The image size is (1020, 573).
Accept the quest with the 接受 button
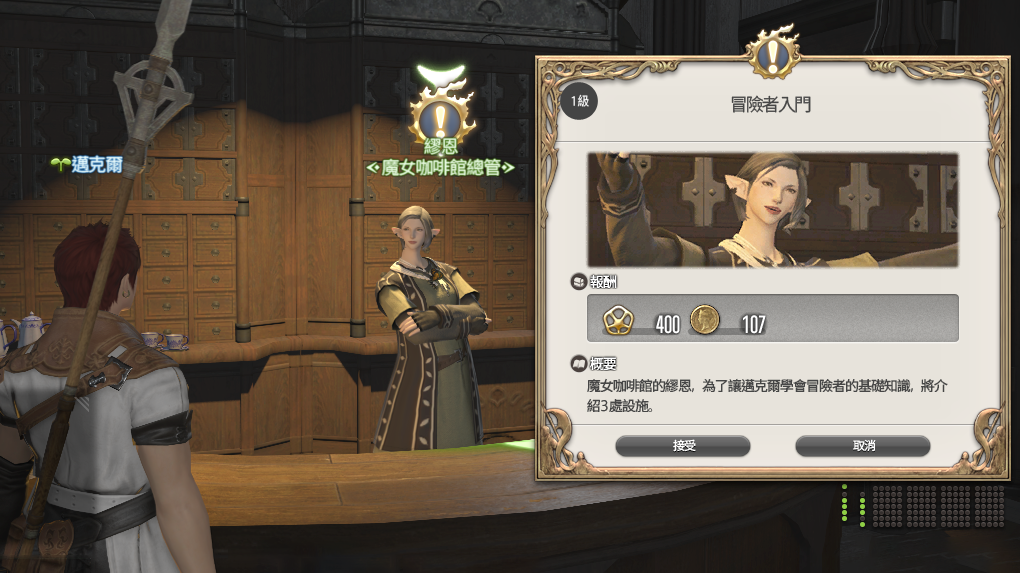pos(683,446)
